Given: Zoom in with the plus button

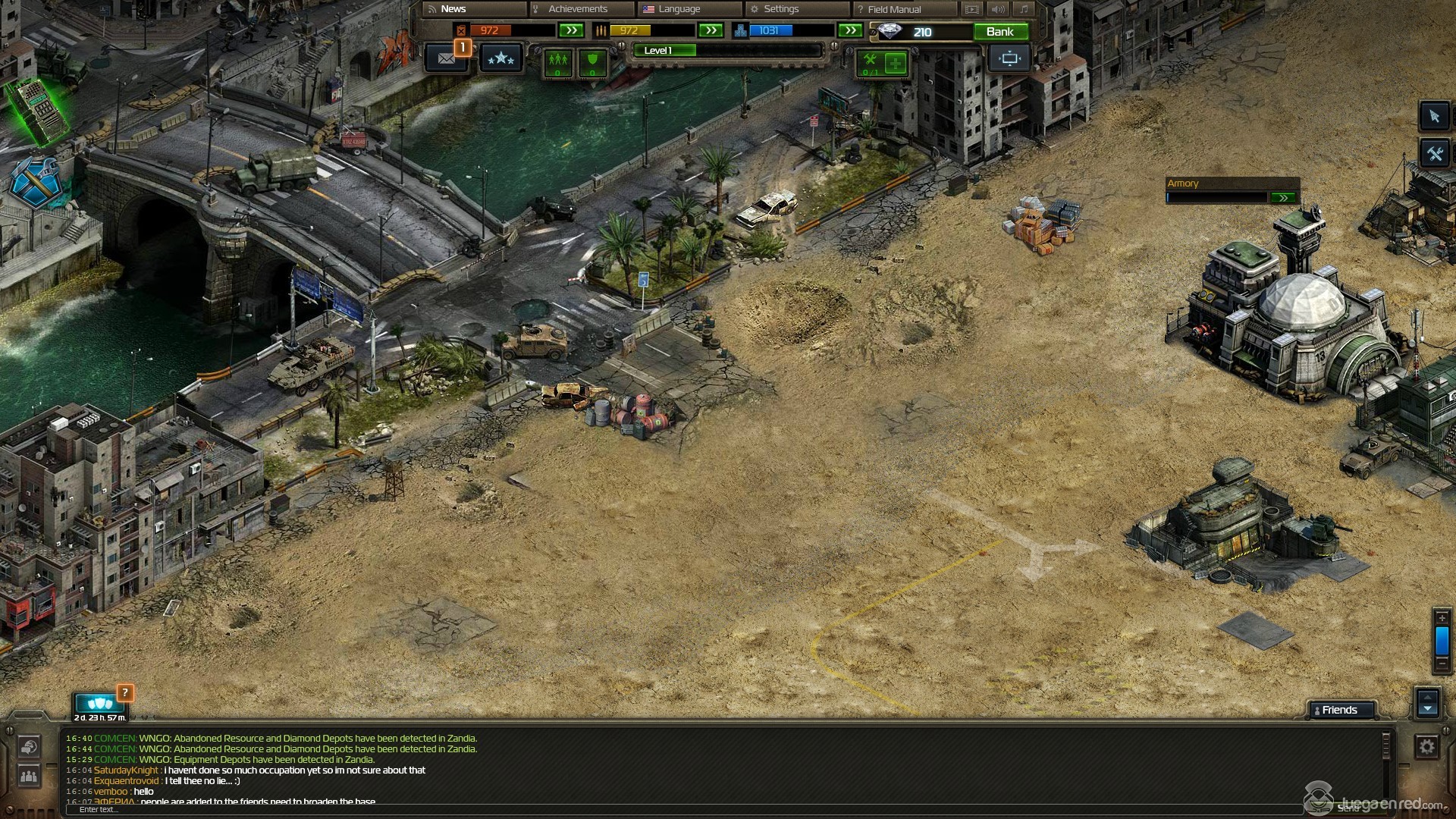Looking at the screenshot, I should coord(1442,617).
